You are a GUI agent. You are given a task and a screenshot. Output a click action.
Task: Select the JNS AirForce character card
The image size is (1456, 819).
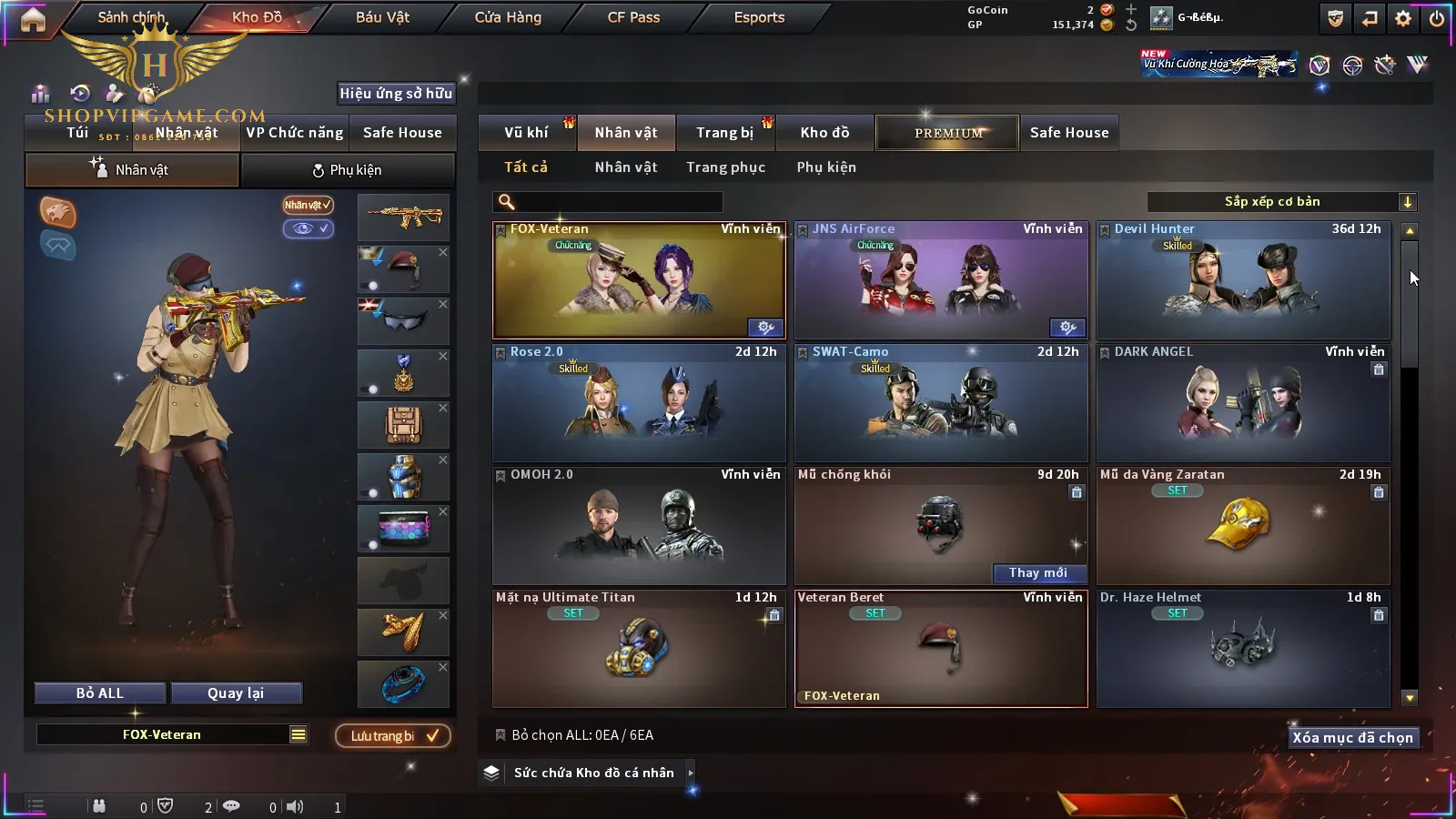[x=941, y=280]
